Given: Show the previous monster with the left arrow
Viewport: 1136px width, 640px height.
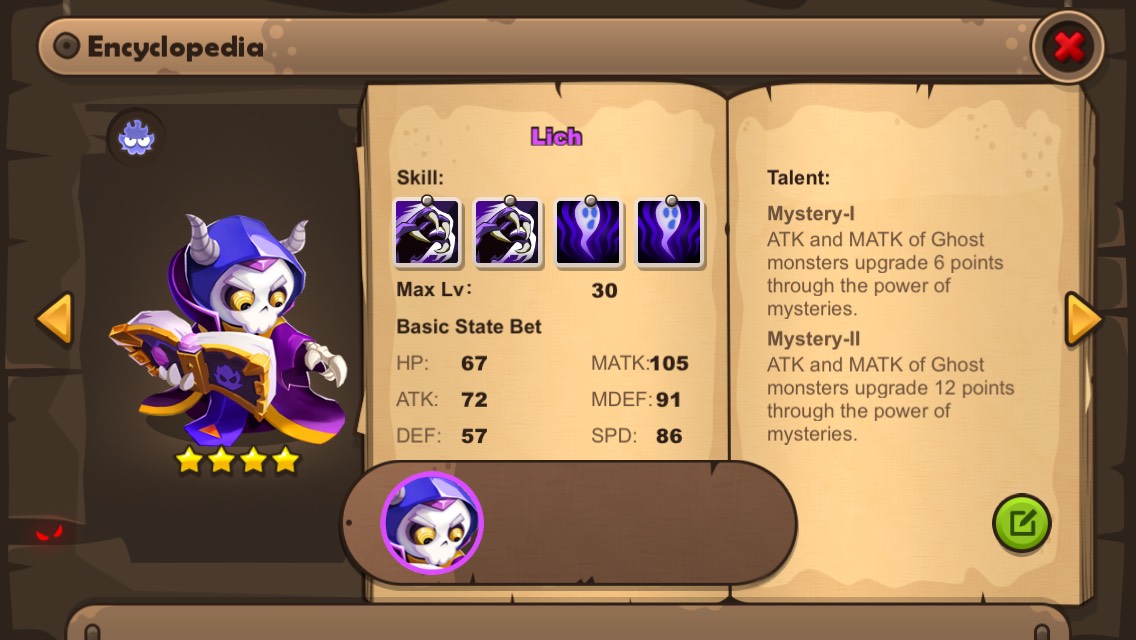Looking at the screenshot, I should (55, 320).
